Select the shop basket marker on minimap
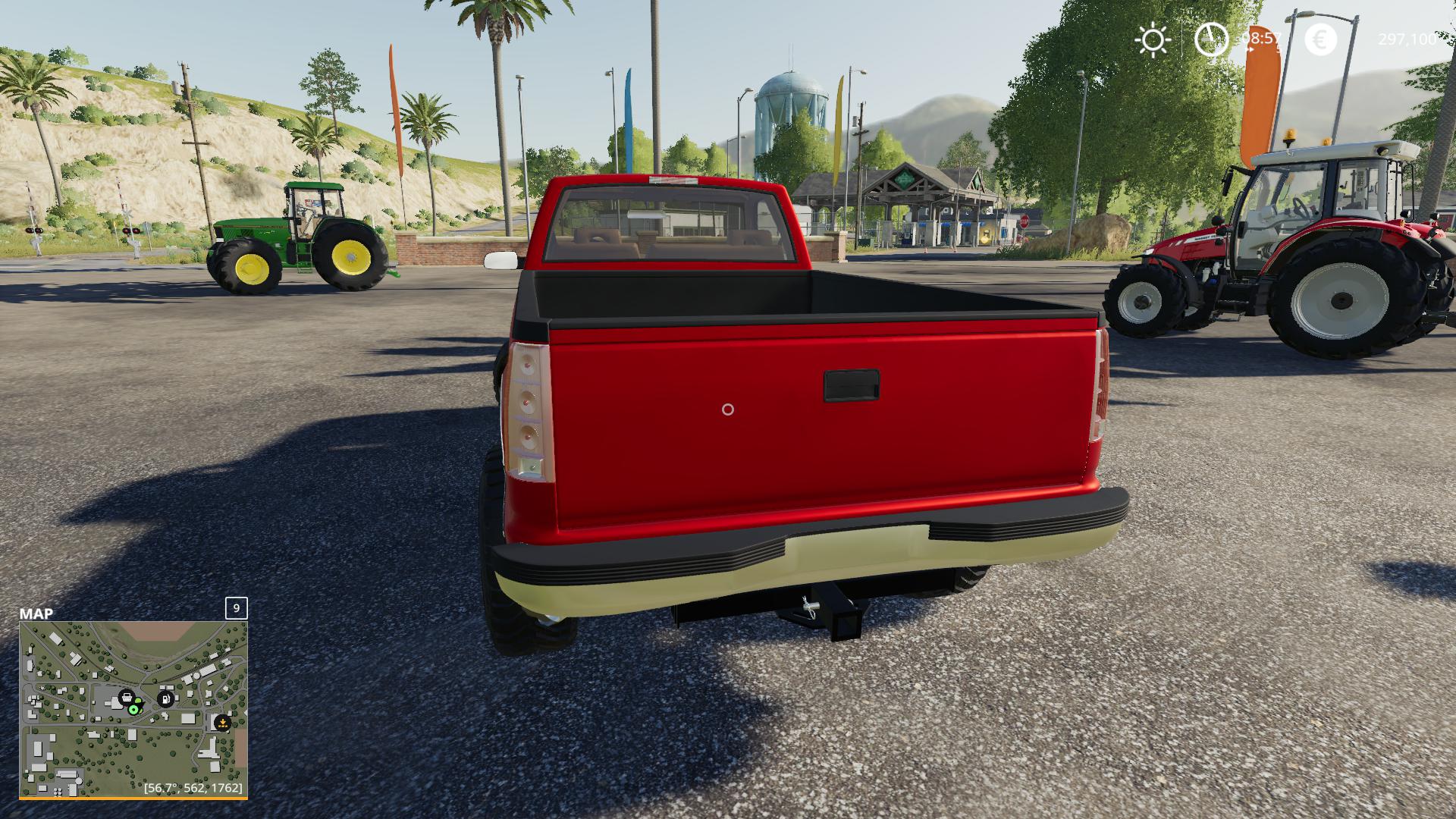1456x819 pixels. coord(127,697)
